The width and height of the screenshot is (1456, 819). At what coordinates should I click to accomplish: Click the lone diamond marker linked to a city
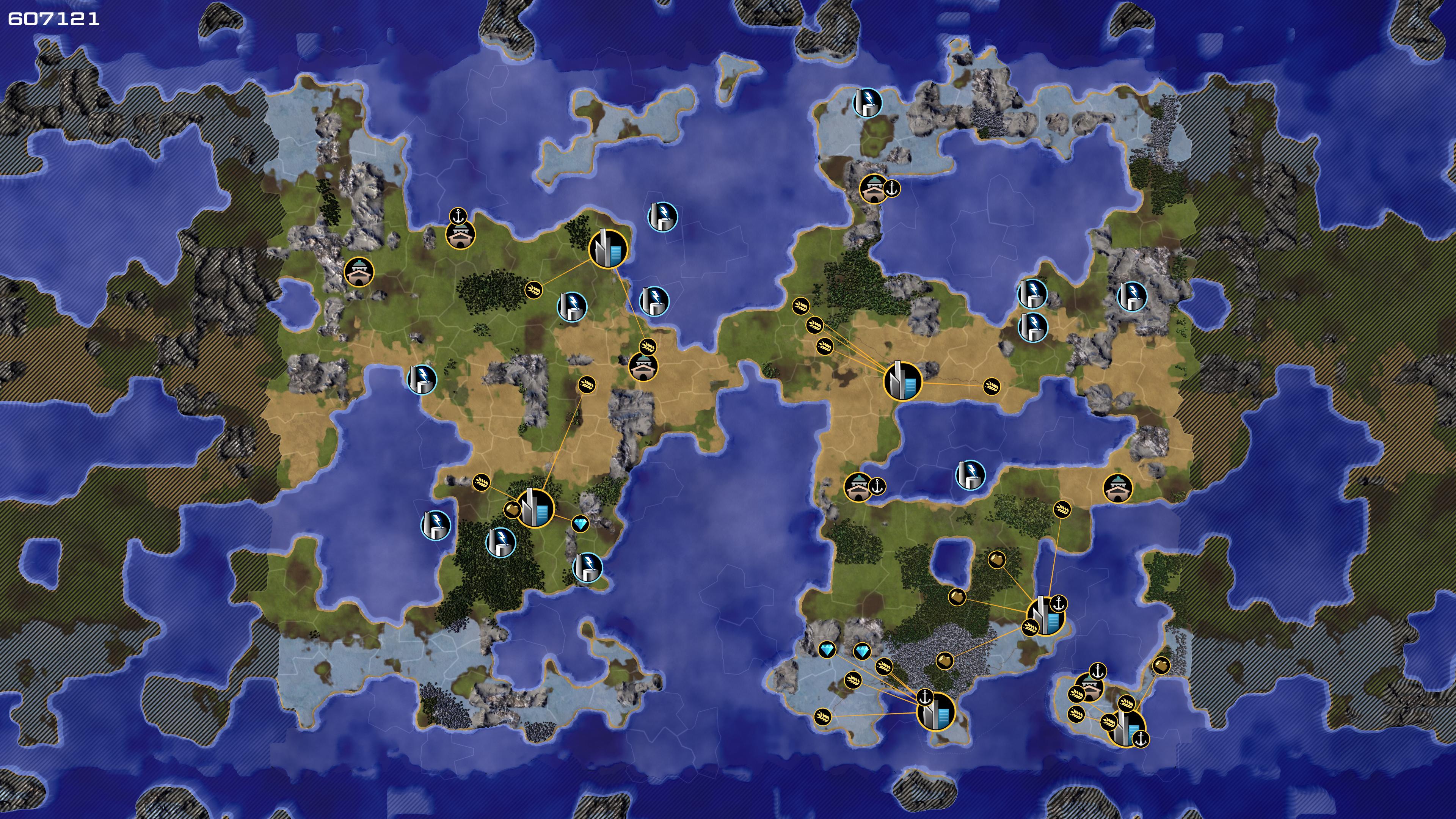pyautogui.click(x=580, y=524)
